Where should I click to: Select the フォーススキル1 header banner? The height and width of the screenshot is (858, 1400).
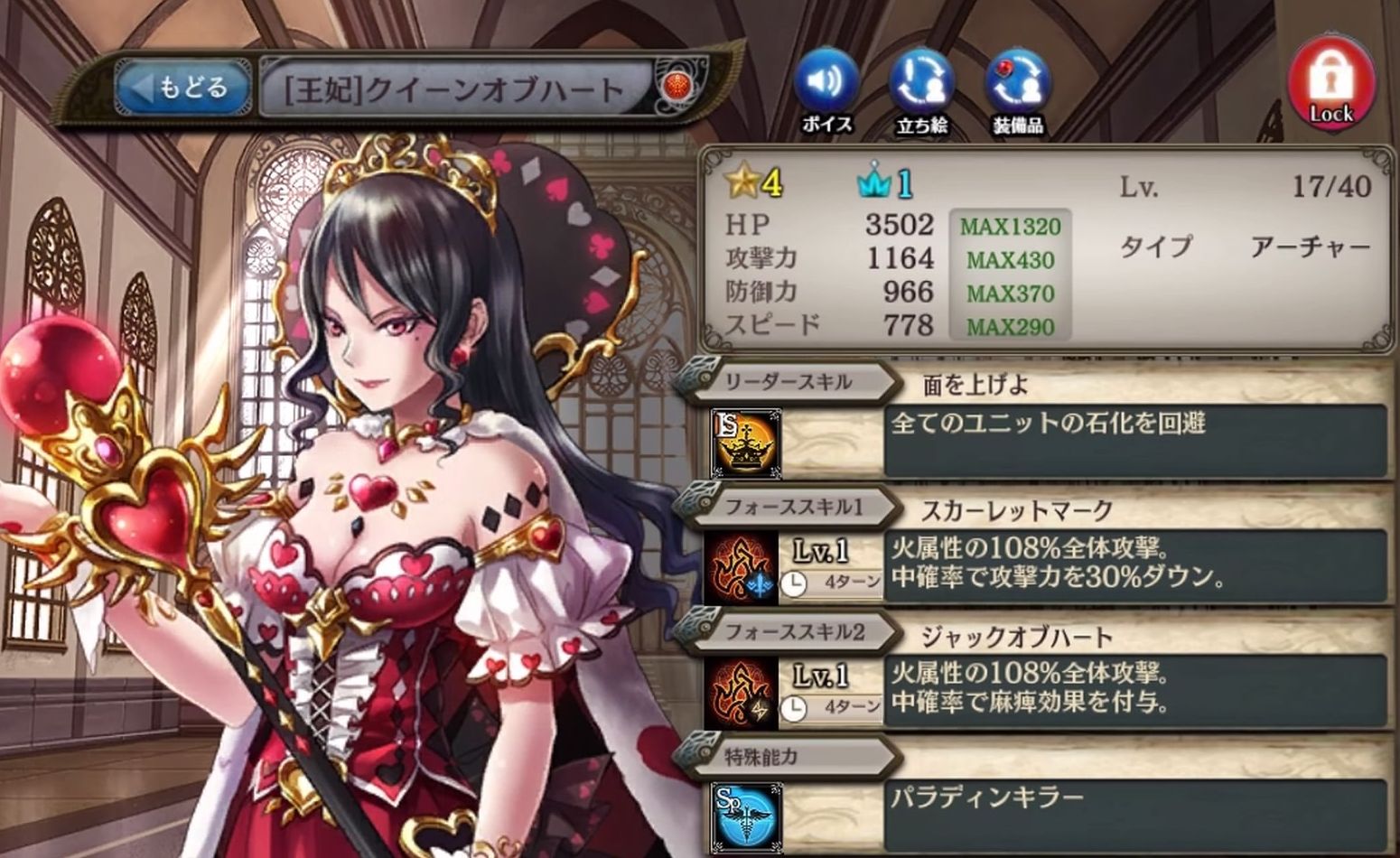pos(793,507)
